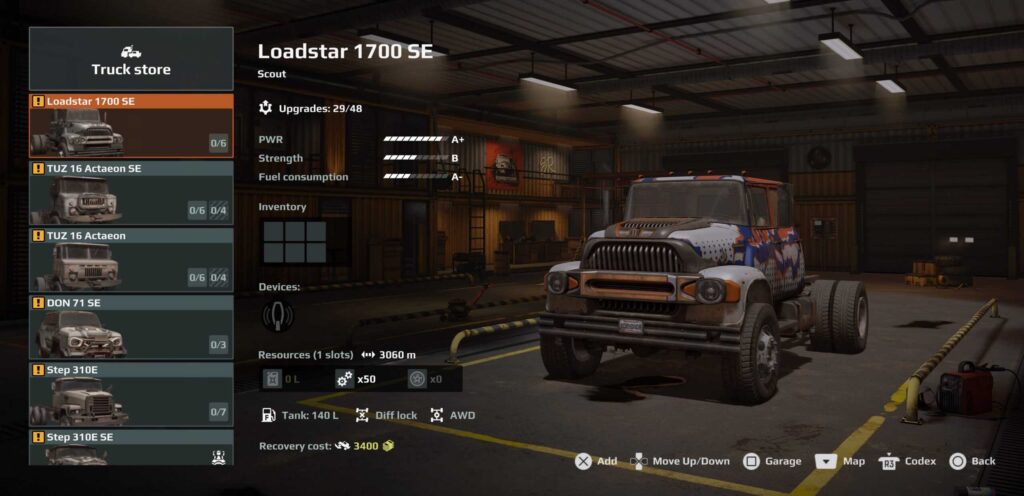Choose the TUZ 16 Actaeon SE entry
Screen dimensions: 1024x496
[131, 193]
